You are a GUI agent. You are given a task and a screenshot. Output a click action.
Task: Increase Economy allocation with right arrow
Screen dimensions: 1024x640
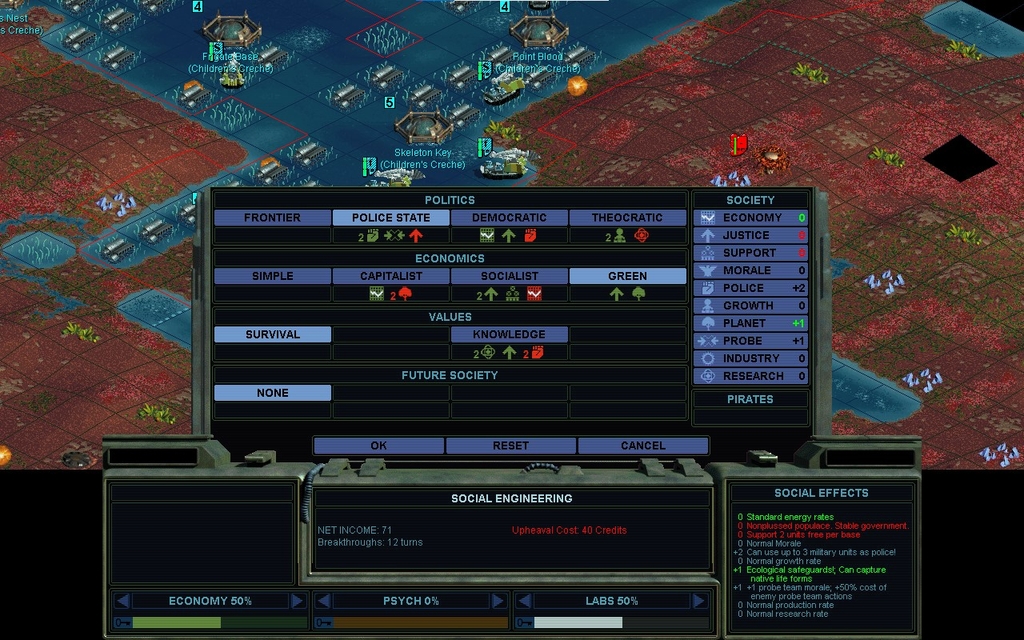point(297,601)
